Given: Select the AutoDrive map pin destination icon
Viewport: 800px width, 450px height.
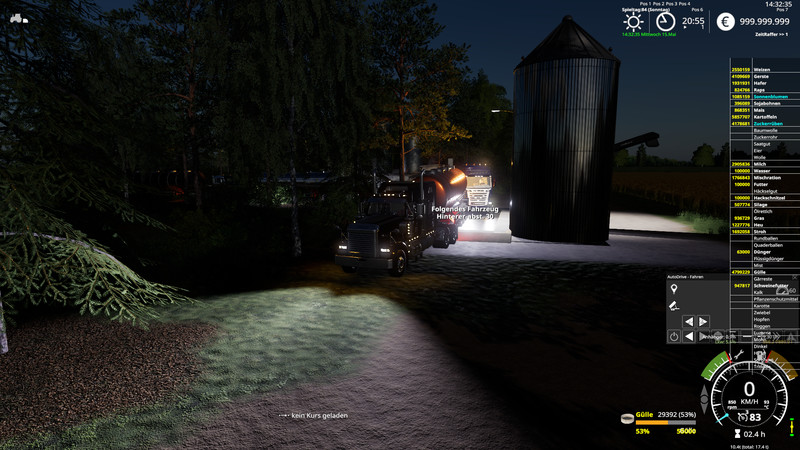Looking at the screenshot, I should pyautogui.click(x=674, y=289).
